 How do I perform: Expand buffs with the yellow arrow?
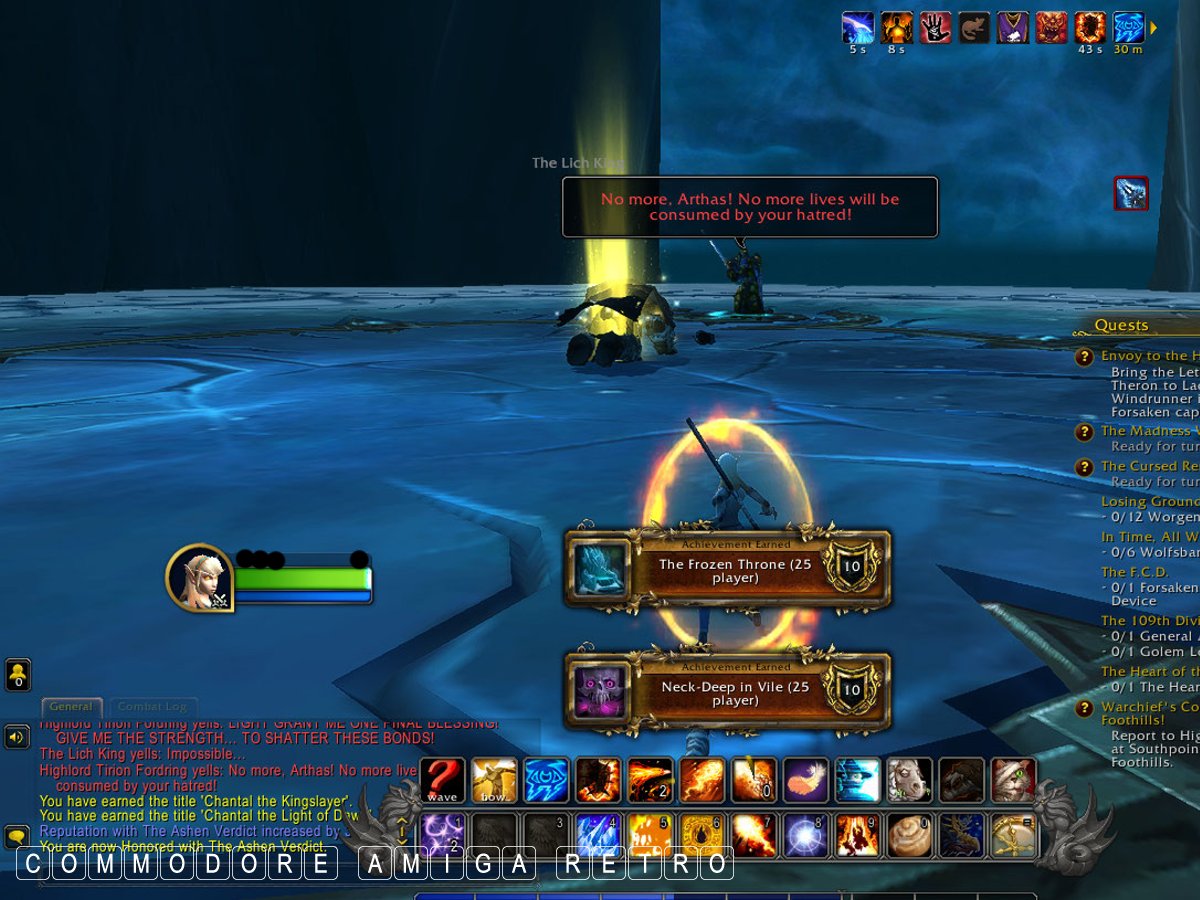click(x=1153, y=28)
